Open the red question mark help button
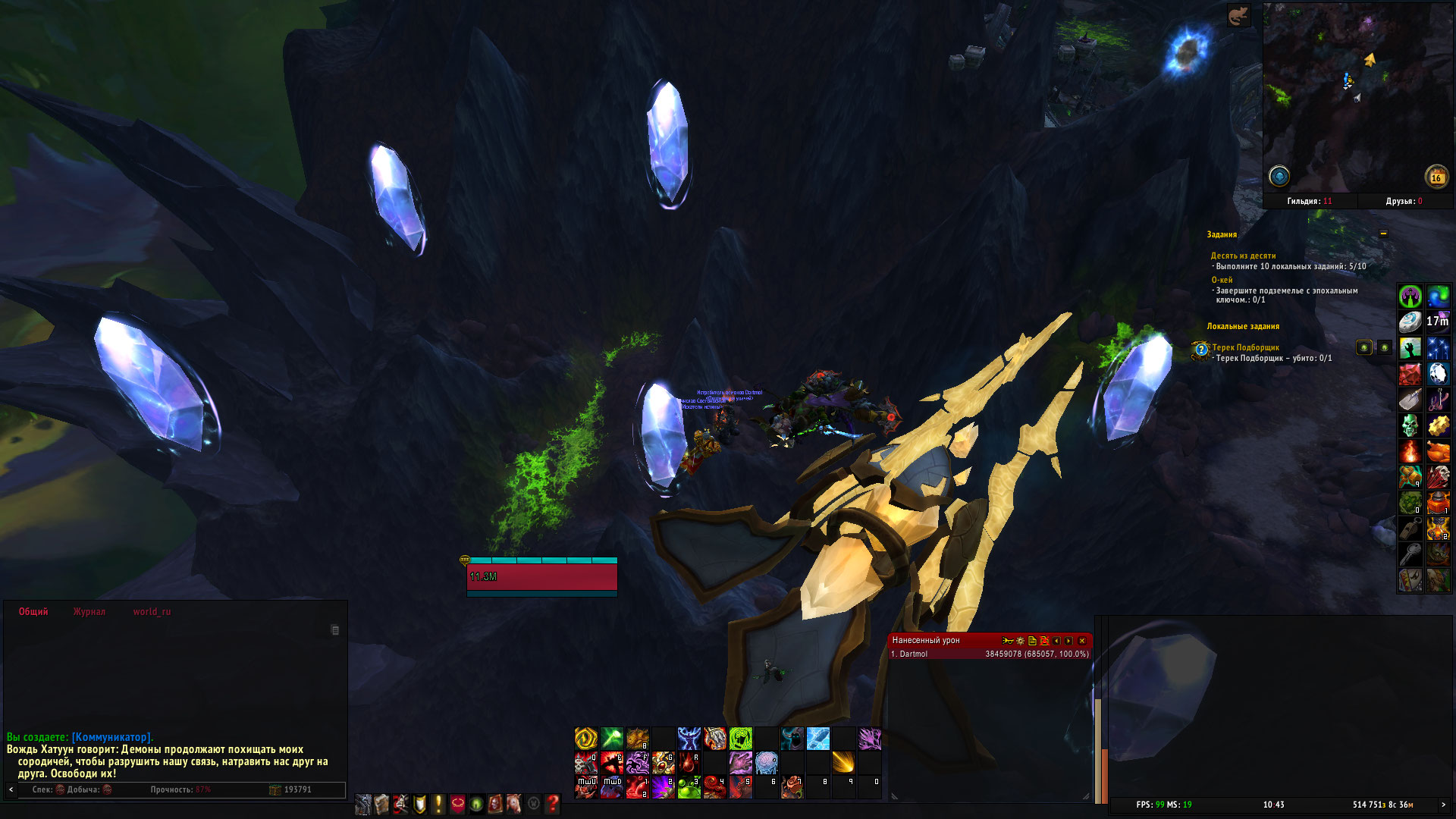Image resolution: width=1456 pixels, height=819 pixels. point(553,804)
